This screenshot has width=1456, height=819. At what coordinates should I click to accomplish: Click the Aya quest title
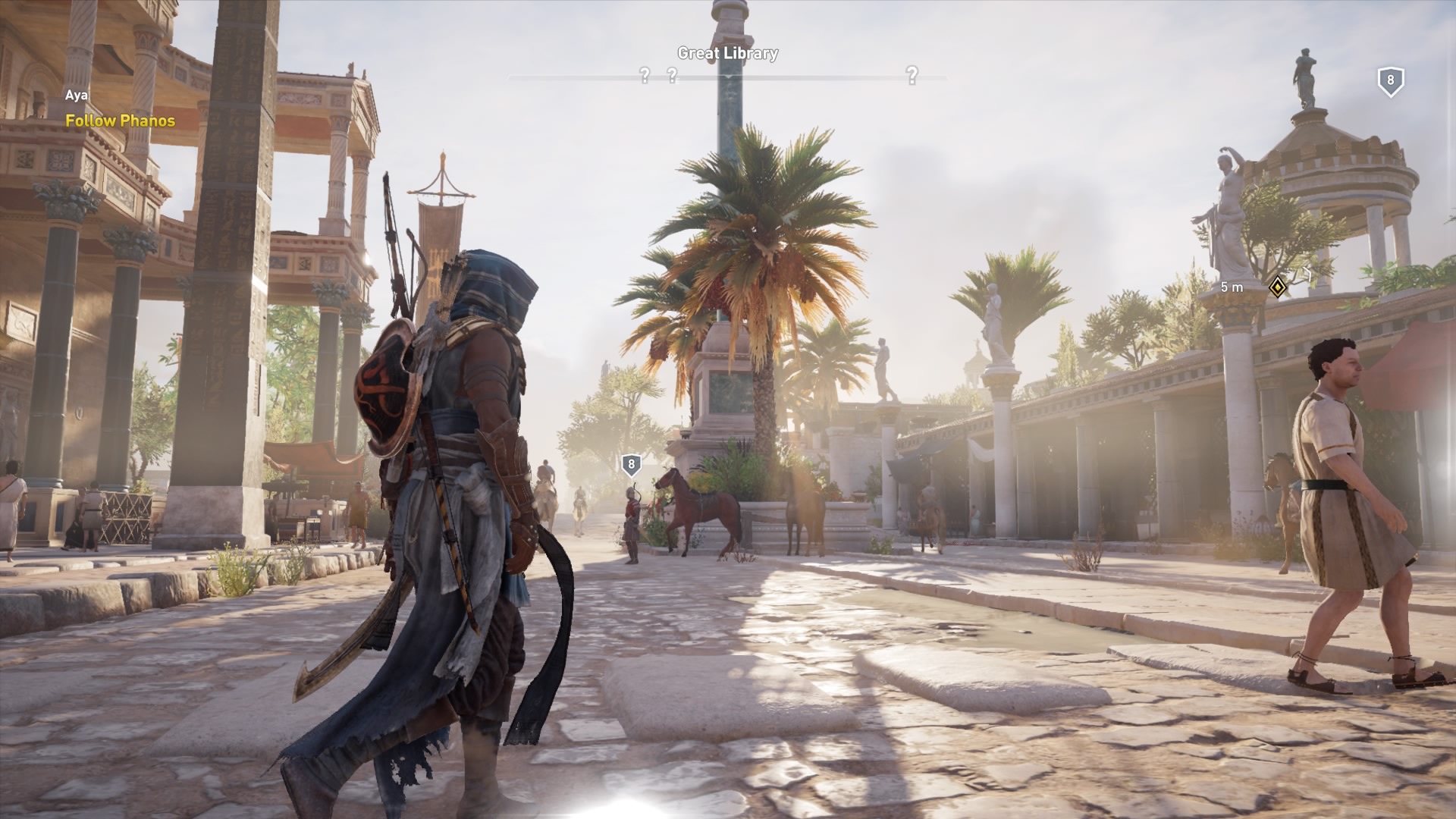click(76, 96)
